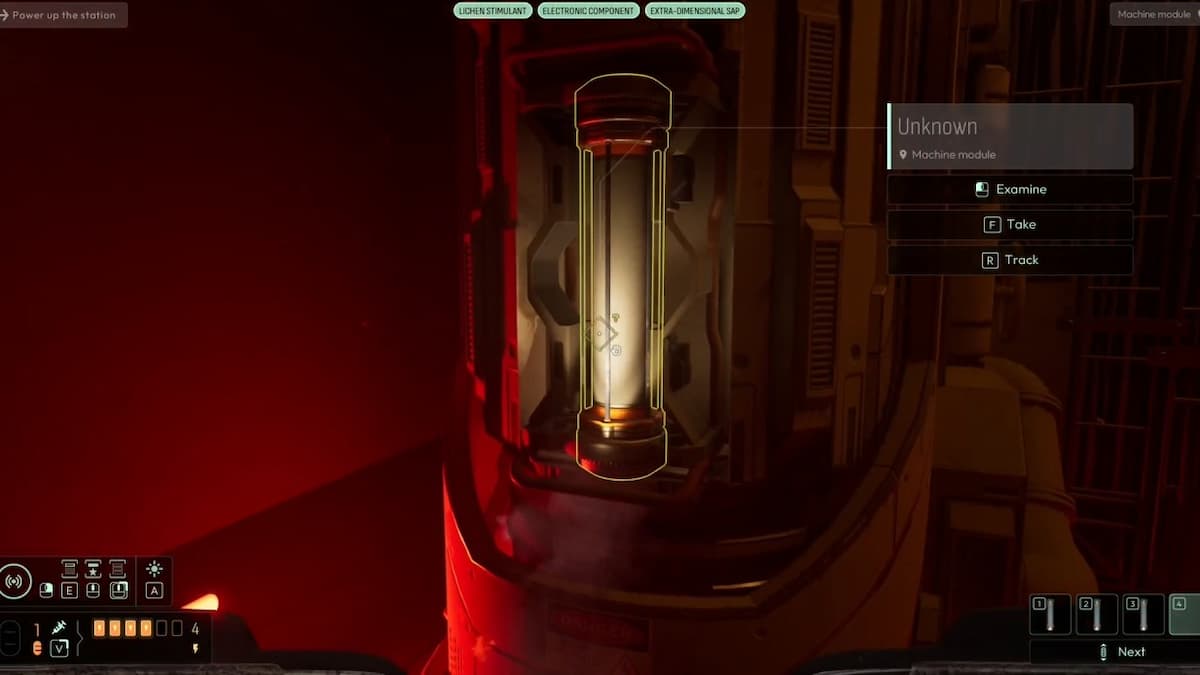The width and height of the screenshot is (1200, 675).
Task: Use the syringe heal icon
Action: 59,628
